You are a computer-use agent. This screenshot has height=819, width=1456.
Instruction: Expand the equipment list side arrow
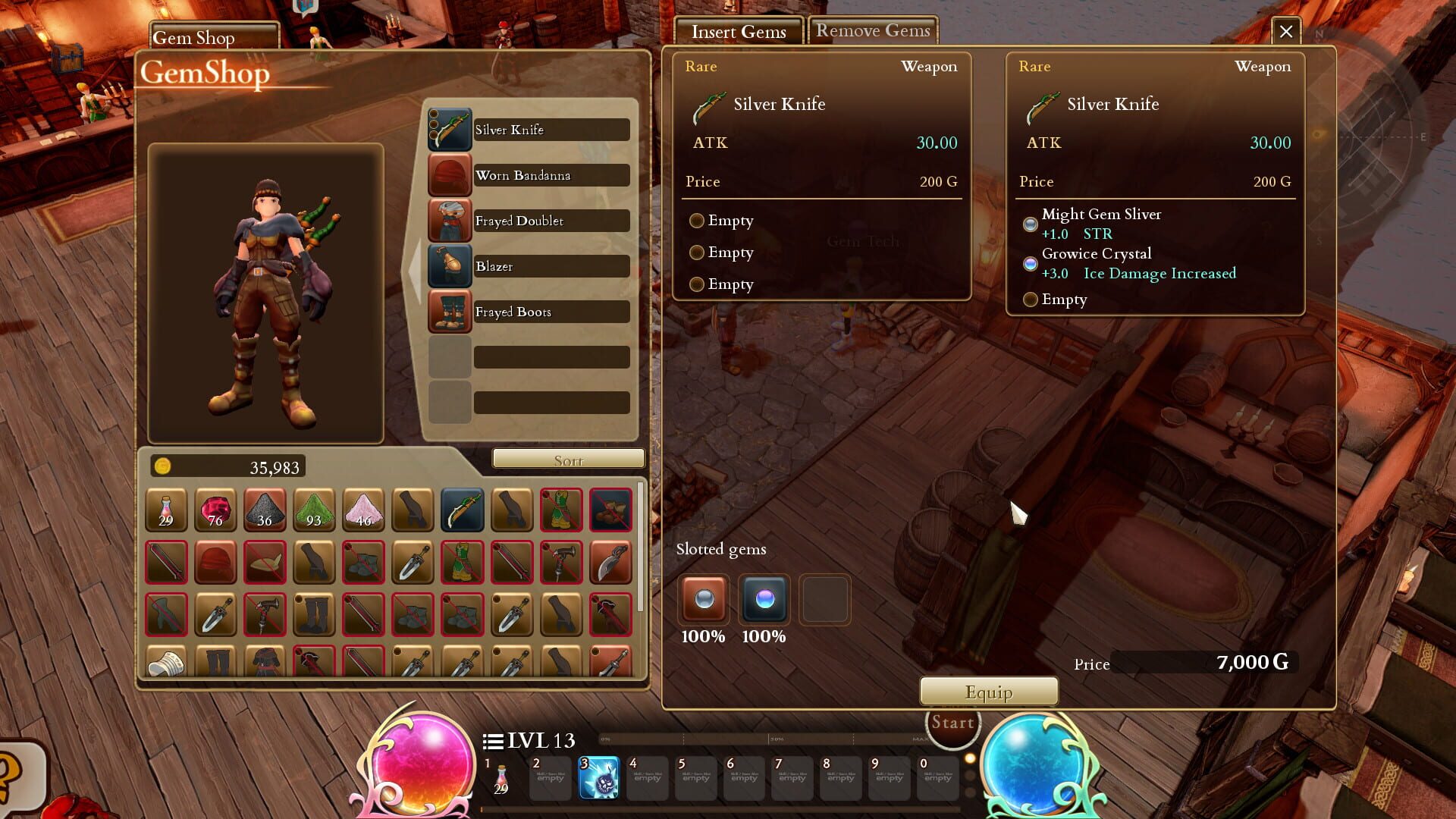(x=416, y=269)
